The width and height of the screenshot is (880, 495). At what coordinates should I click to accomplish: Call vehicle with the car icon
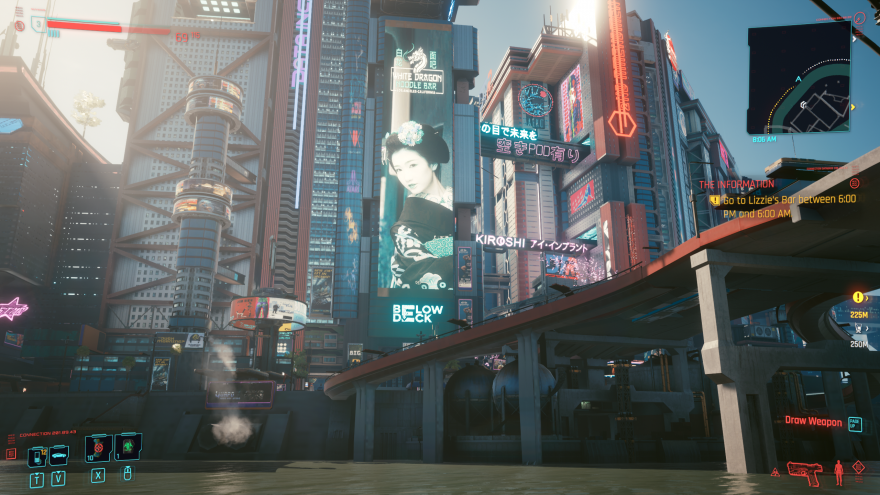[59, 456]
